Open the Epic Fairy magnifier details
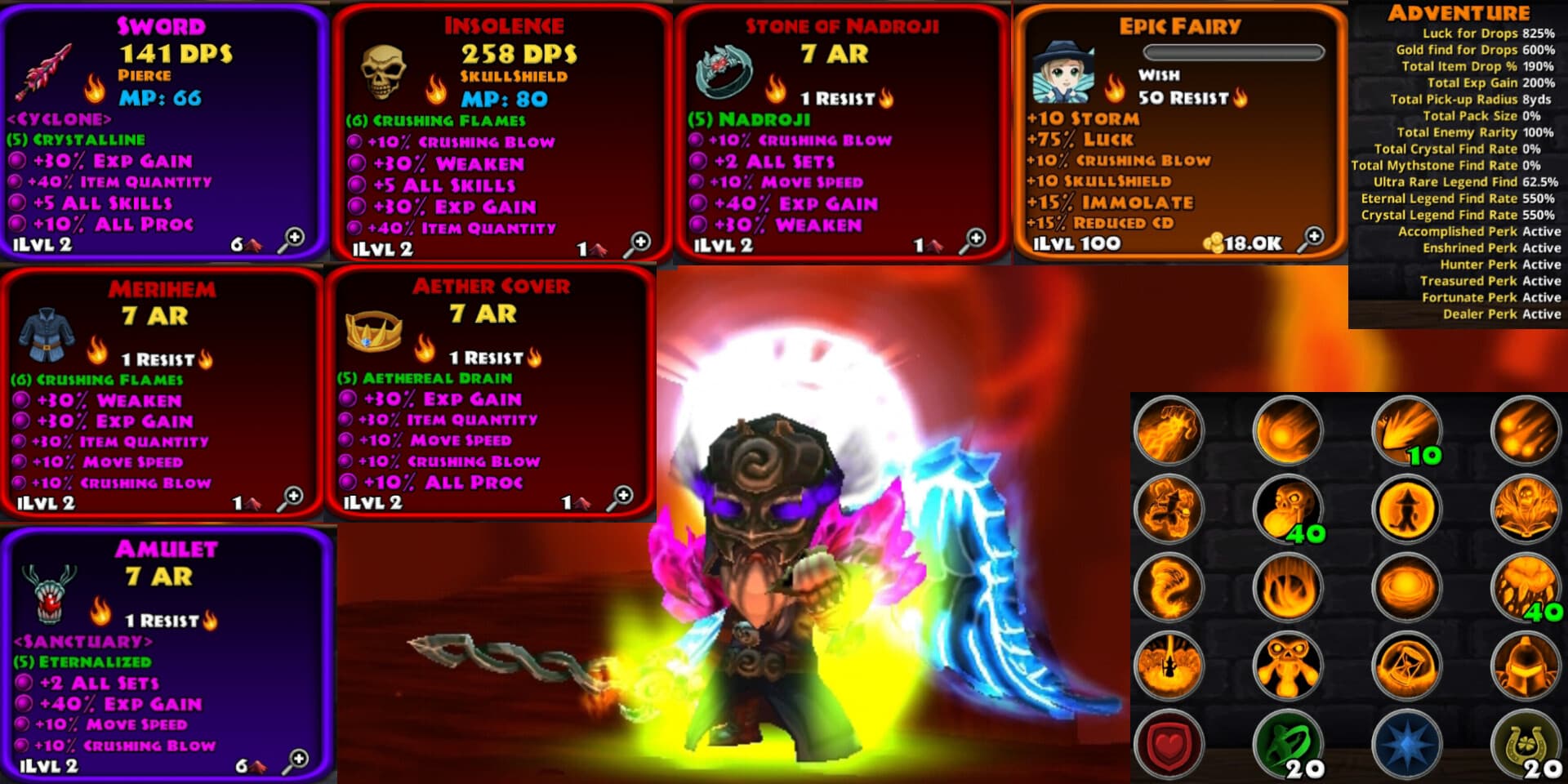Screen dimensions: 1568x784 coord(1312,238)
